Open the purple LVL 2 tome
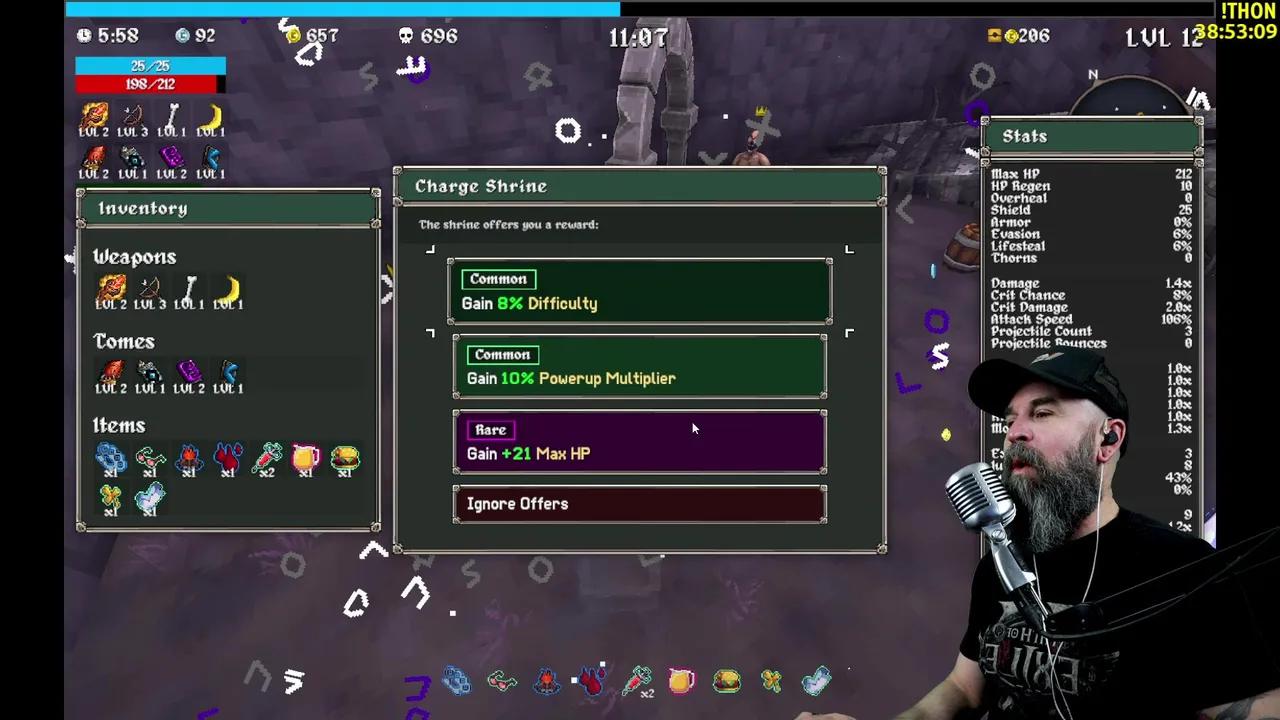This screenshot has height=720, width=1280. click(190, 372)
